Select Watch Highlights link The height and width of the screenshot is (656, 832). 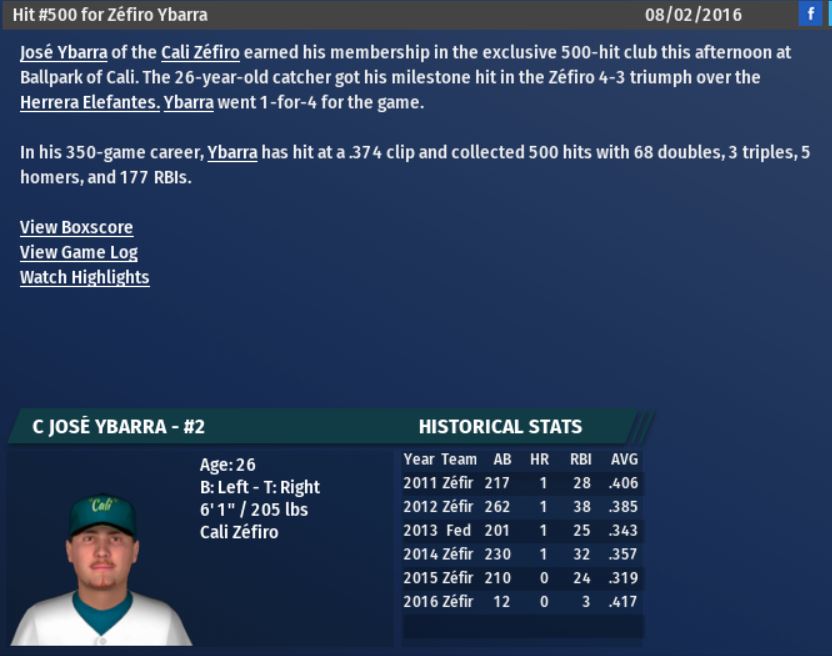pyautogui.click(x=85, y=278)
